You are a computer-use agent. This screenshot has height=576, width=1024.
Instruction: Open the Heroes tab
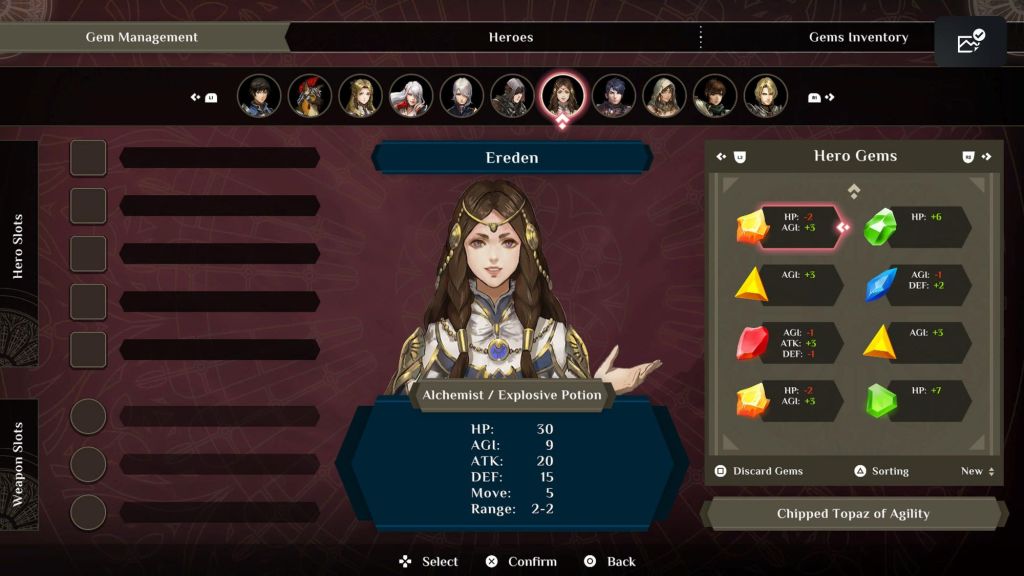click(510, 37)
